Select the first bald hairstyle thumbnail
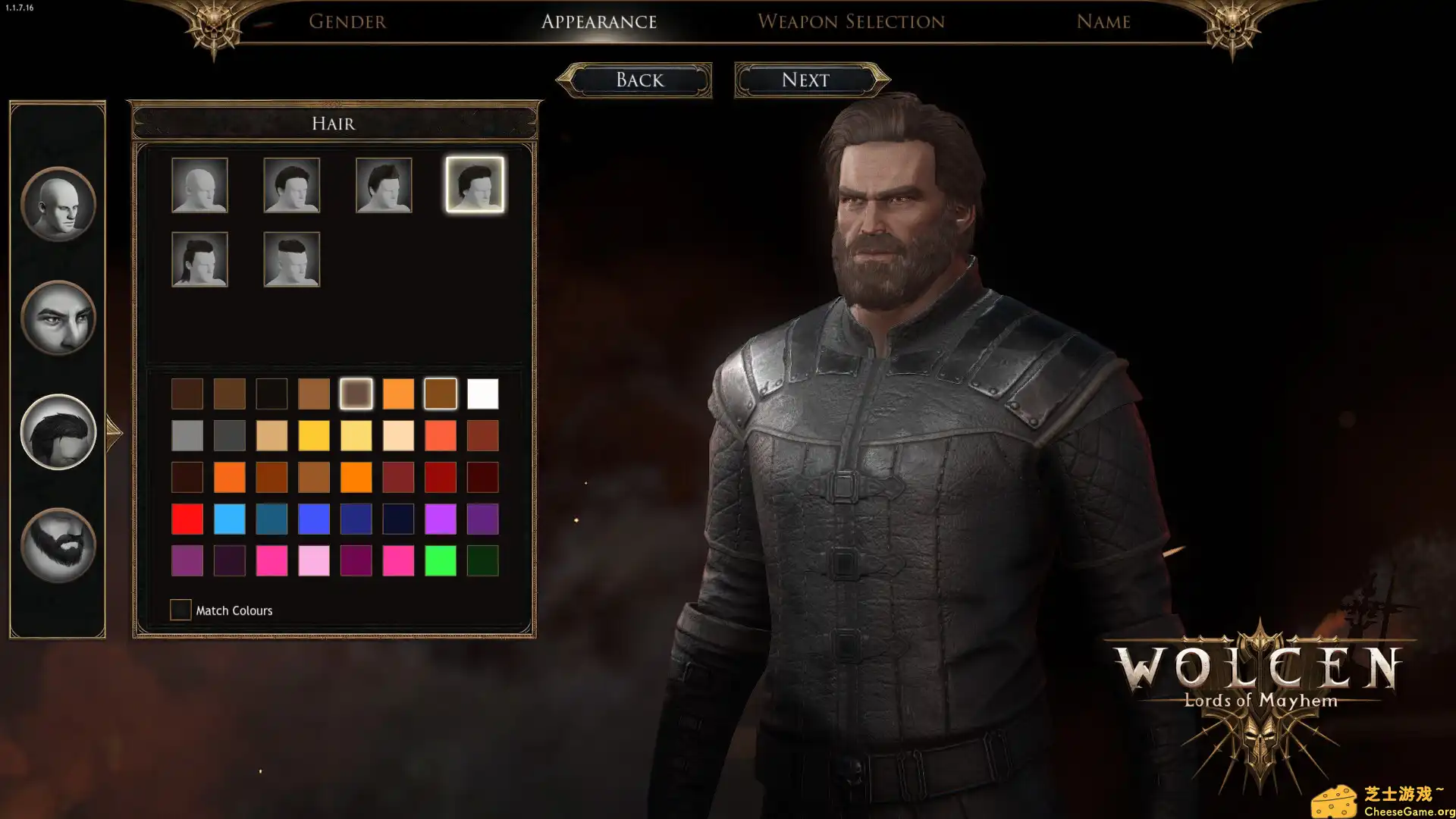 tap(200, 184)
